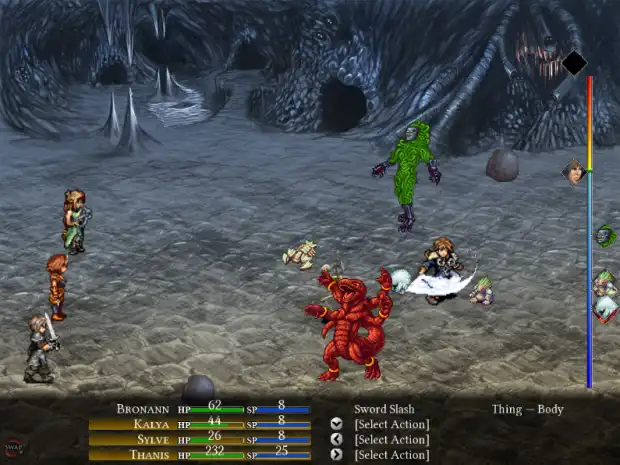Image resolution: width=620 pixels, height=465 pixels.
Task: Click the left-arrow icon beside Sylve's action
Action: [336, 439]
